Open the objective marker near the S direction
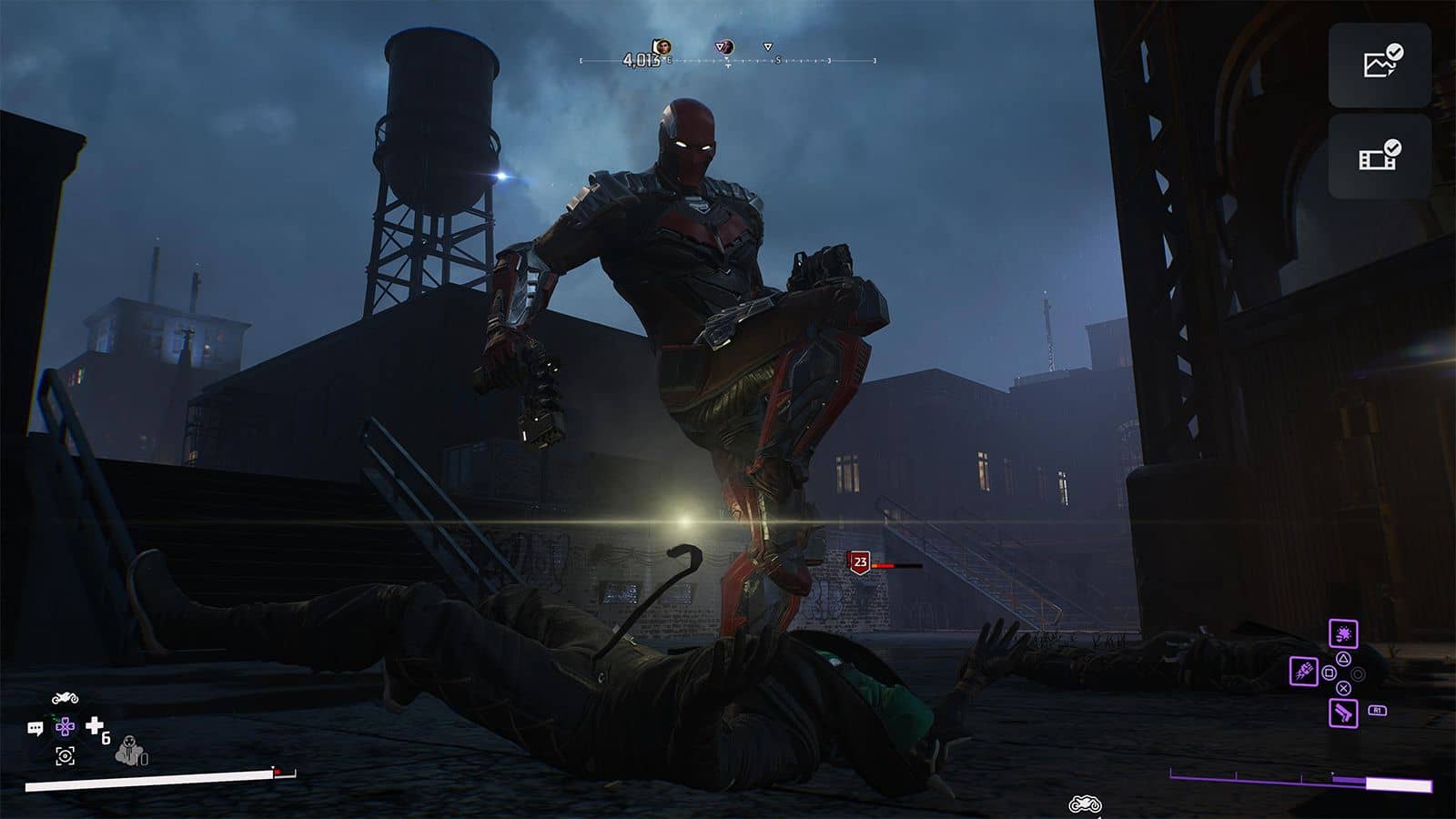 pyautogui.click(x=767, y=47)
